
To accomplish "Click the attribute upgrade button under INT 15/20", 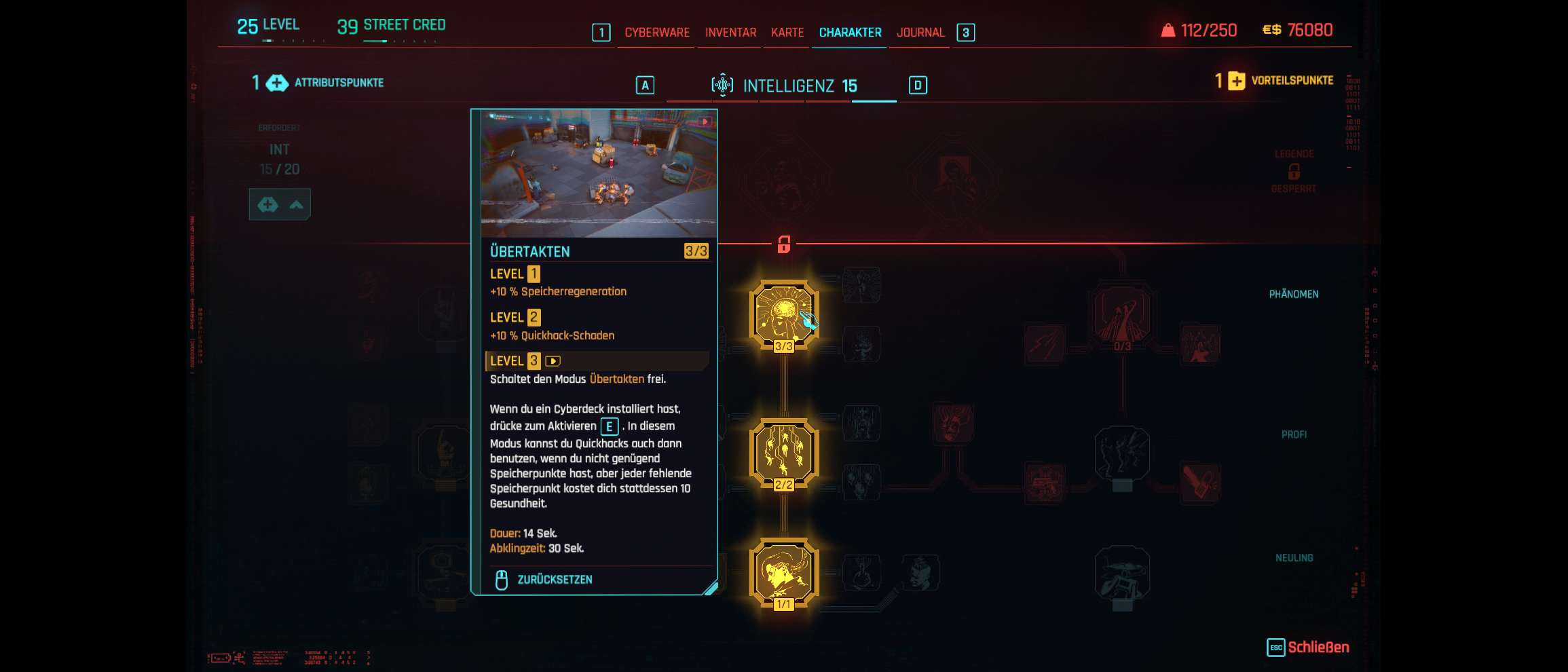I will coord(280,204).
